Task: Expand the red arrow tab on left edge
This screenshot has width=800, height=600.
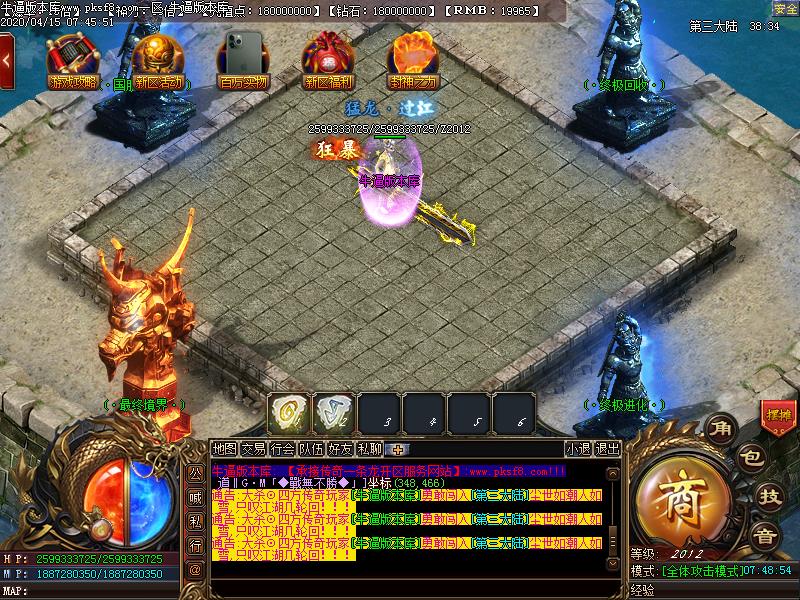Action: click(7, 59)
